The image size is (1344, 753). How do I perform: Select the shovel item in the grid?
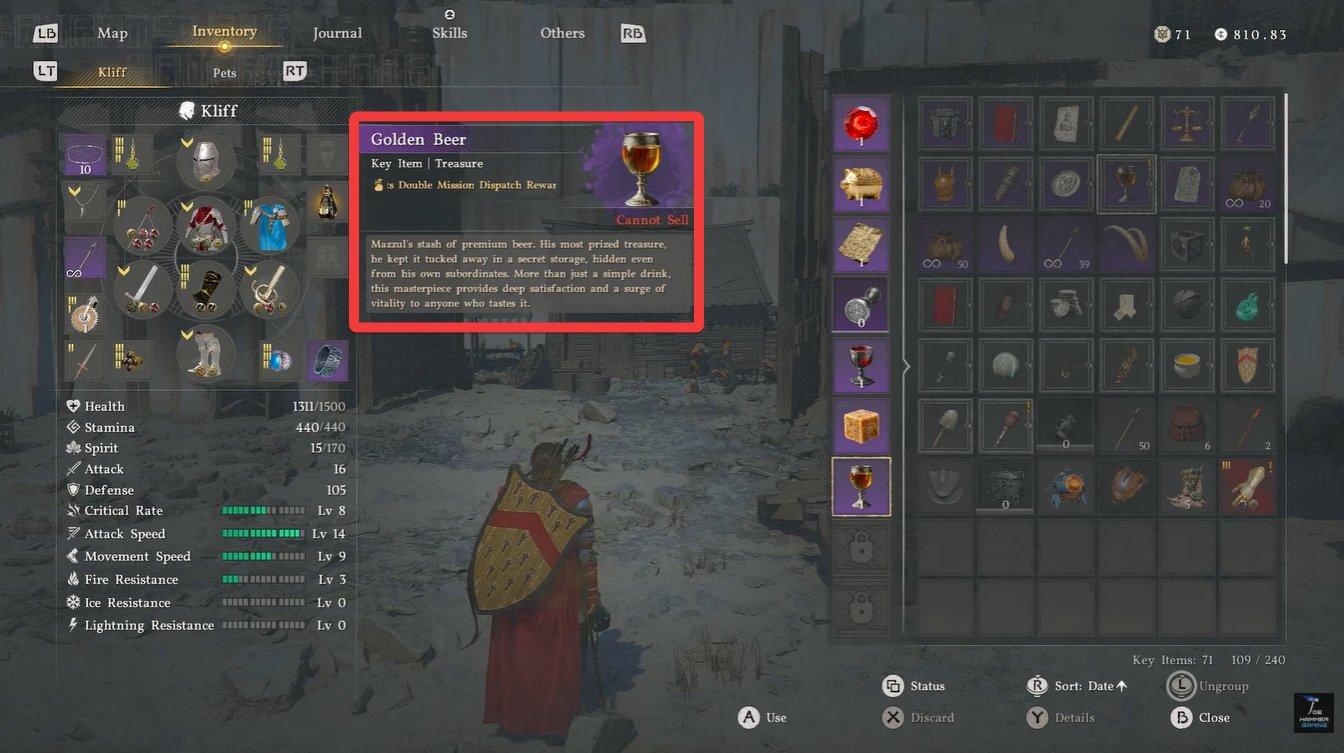tap(945, 425)
